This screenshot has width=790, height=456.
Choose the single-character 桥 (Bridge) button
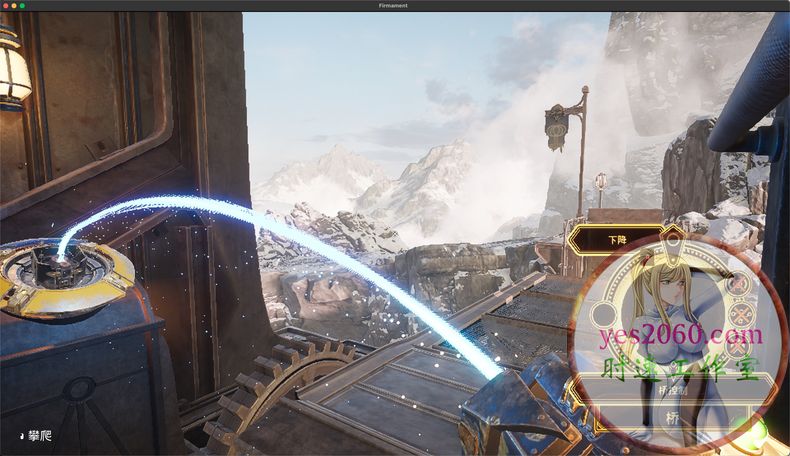[670, 418]
